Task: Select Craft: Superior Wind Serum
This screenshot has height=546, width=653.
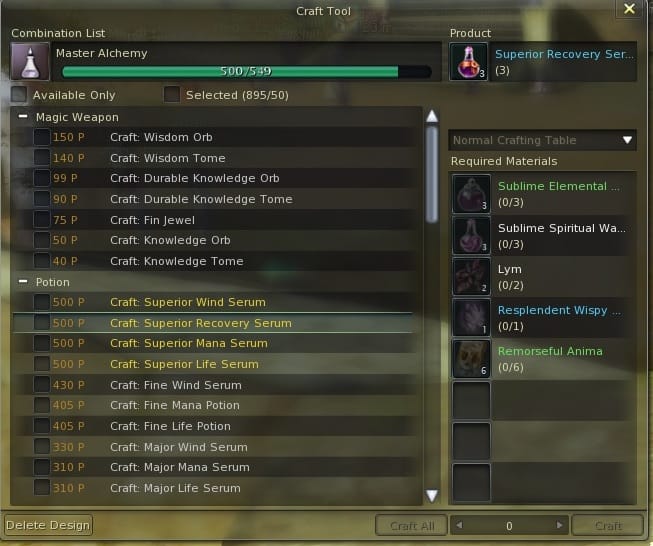Action: (188, 302)
